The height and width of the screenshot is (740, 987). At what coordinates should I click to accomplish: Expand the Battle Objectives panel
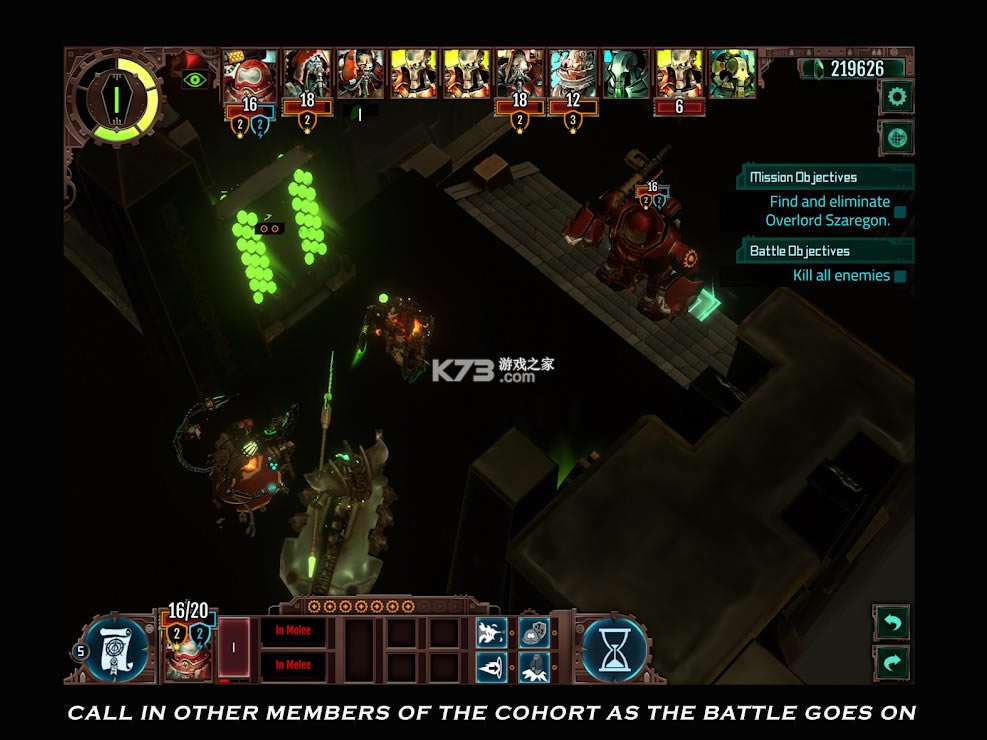(x=827, y=251)
